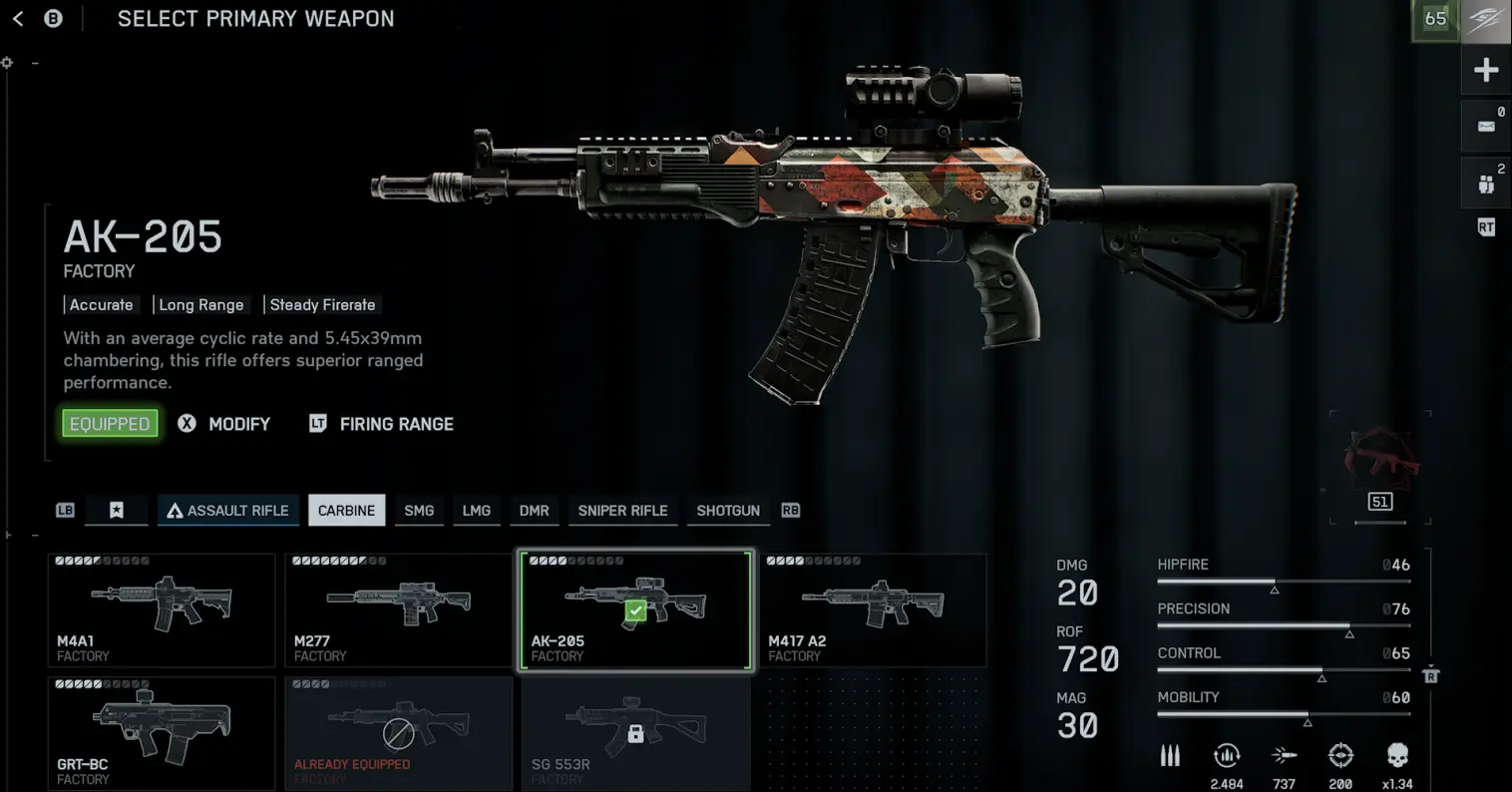Open the favorites star tab
Image resolution: width=1512 pixels, height=792 pixels.
pyautogui.click(x=116, y=511)
